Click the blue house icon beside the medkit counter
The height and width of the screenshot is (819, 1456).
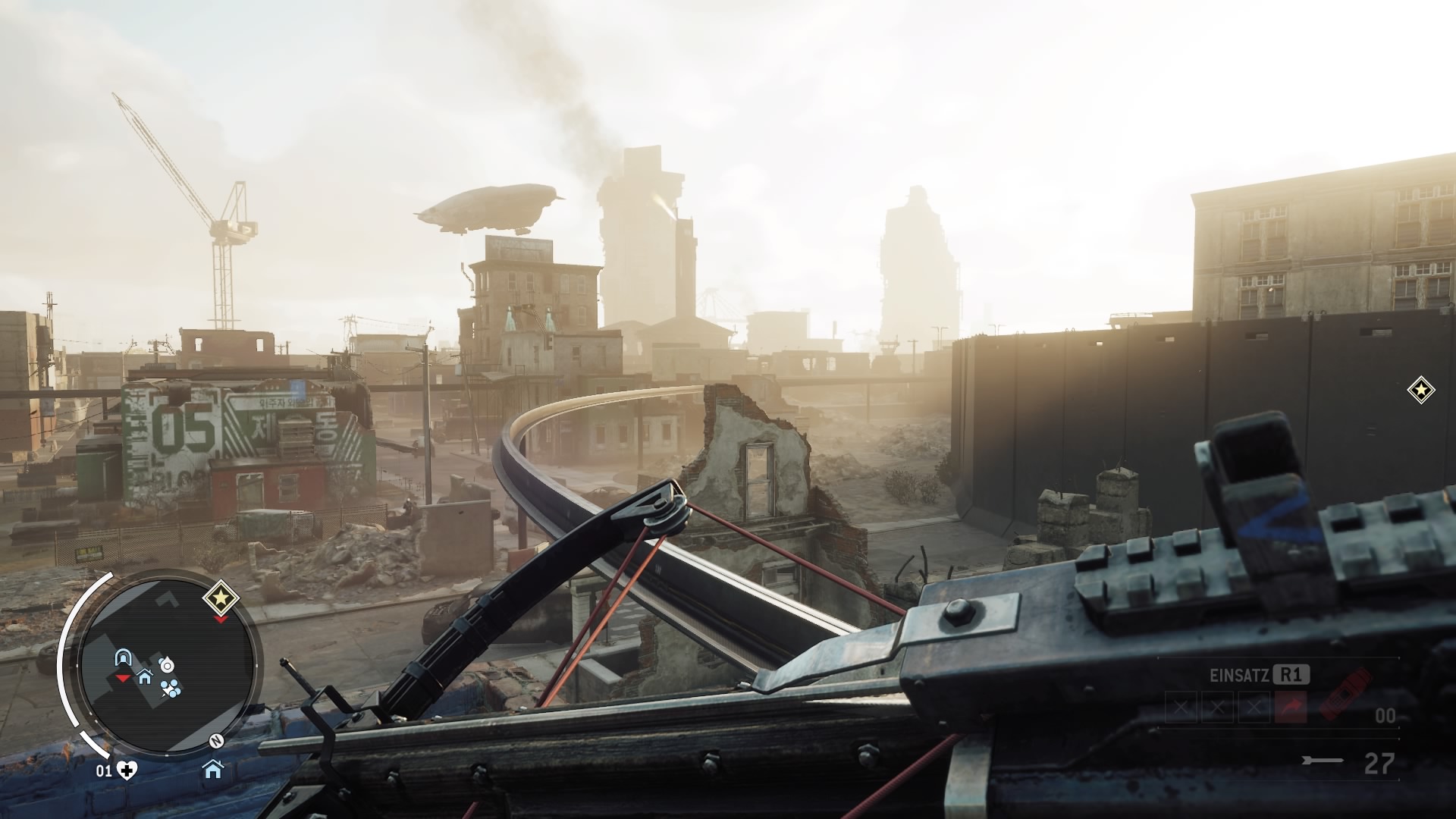[x=213, y=770]
